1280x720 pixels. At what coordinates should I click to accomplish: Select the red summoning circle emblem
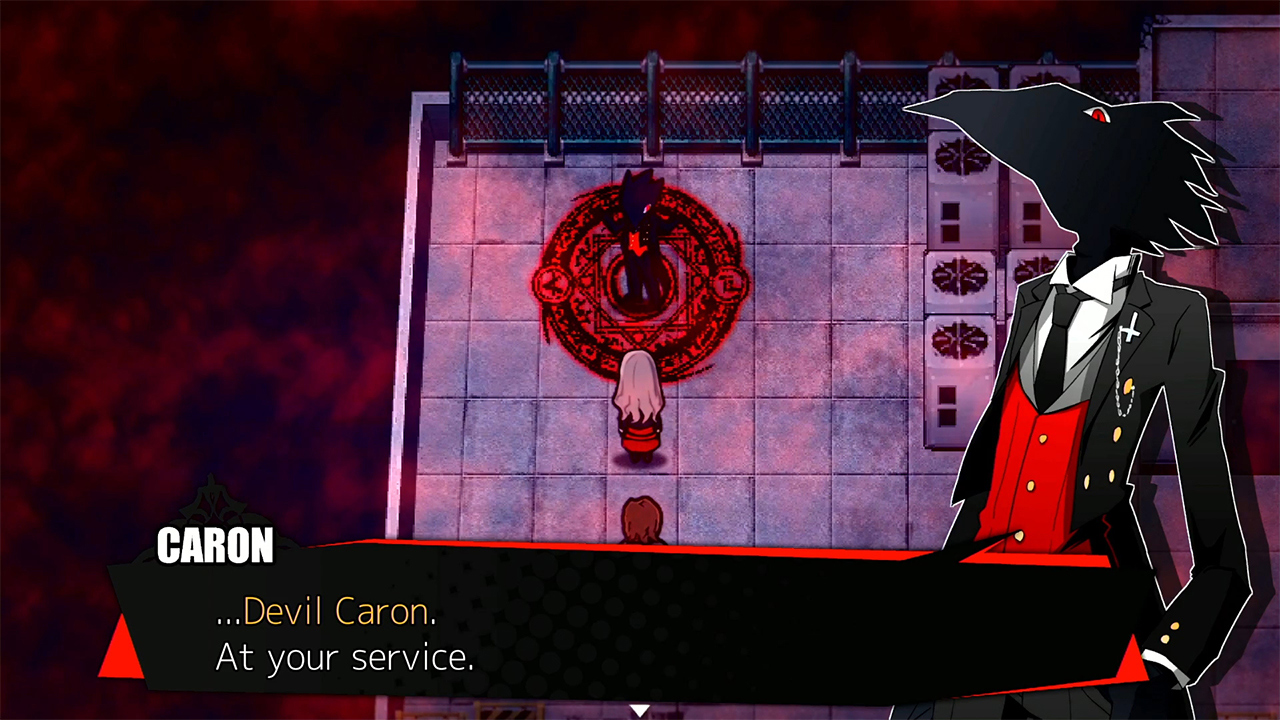click(640, 290)
